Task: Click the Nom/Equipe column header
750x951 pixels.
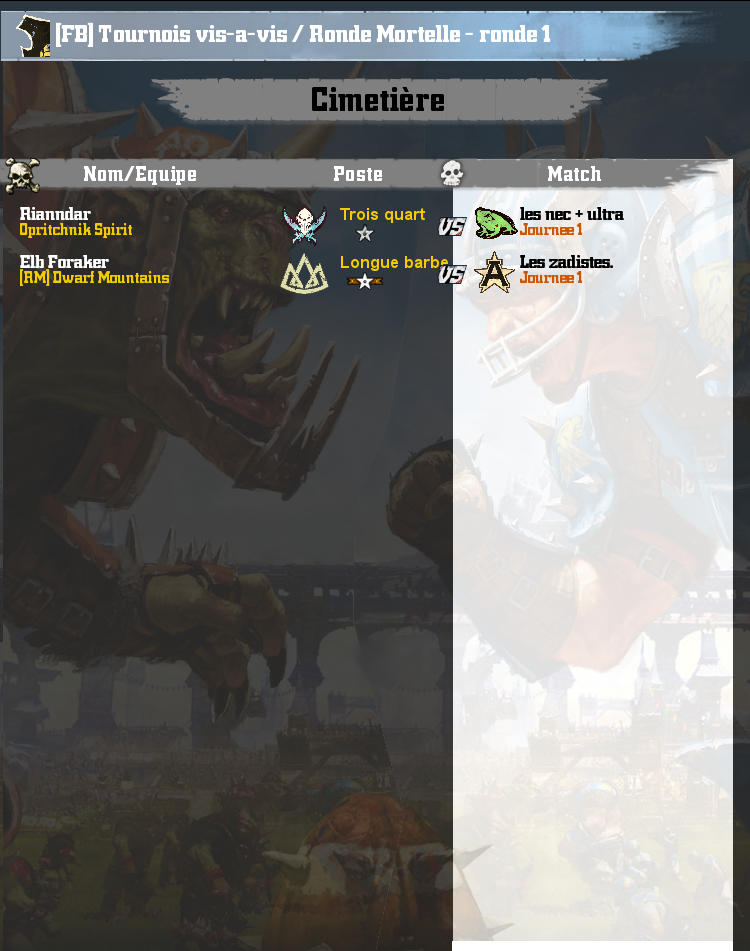Action: coord(140,174)
